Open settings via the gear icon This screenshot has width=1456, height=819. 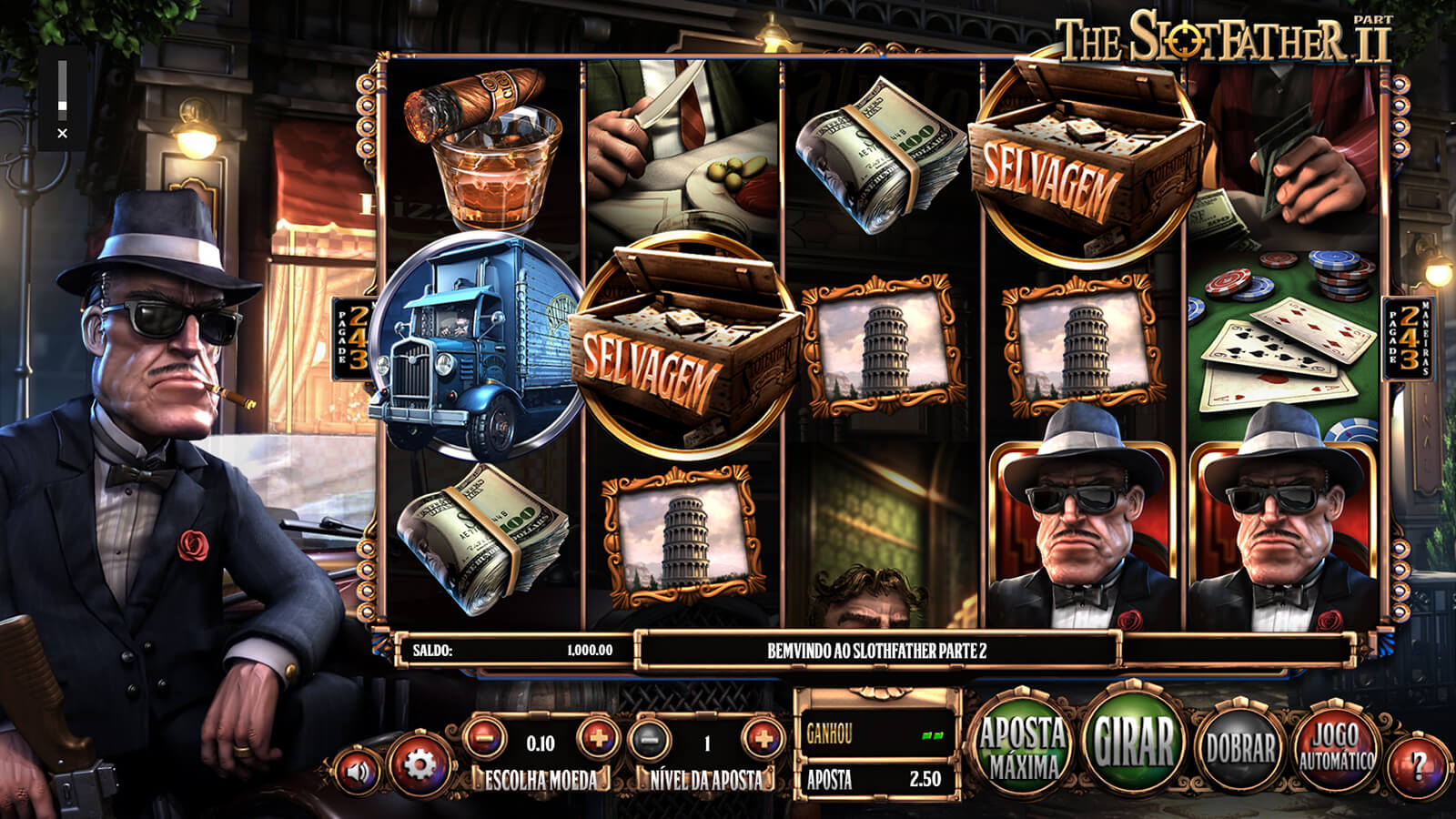coord(420,764)
